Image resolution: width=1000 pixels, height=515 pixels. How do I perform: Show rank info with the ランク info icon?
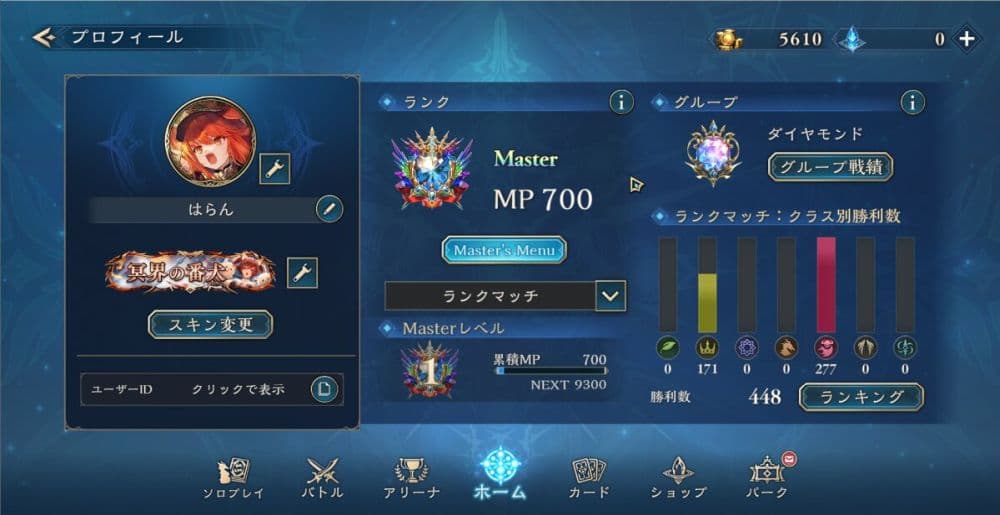621,102
